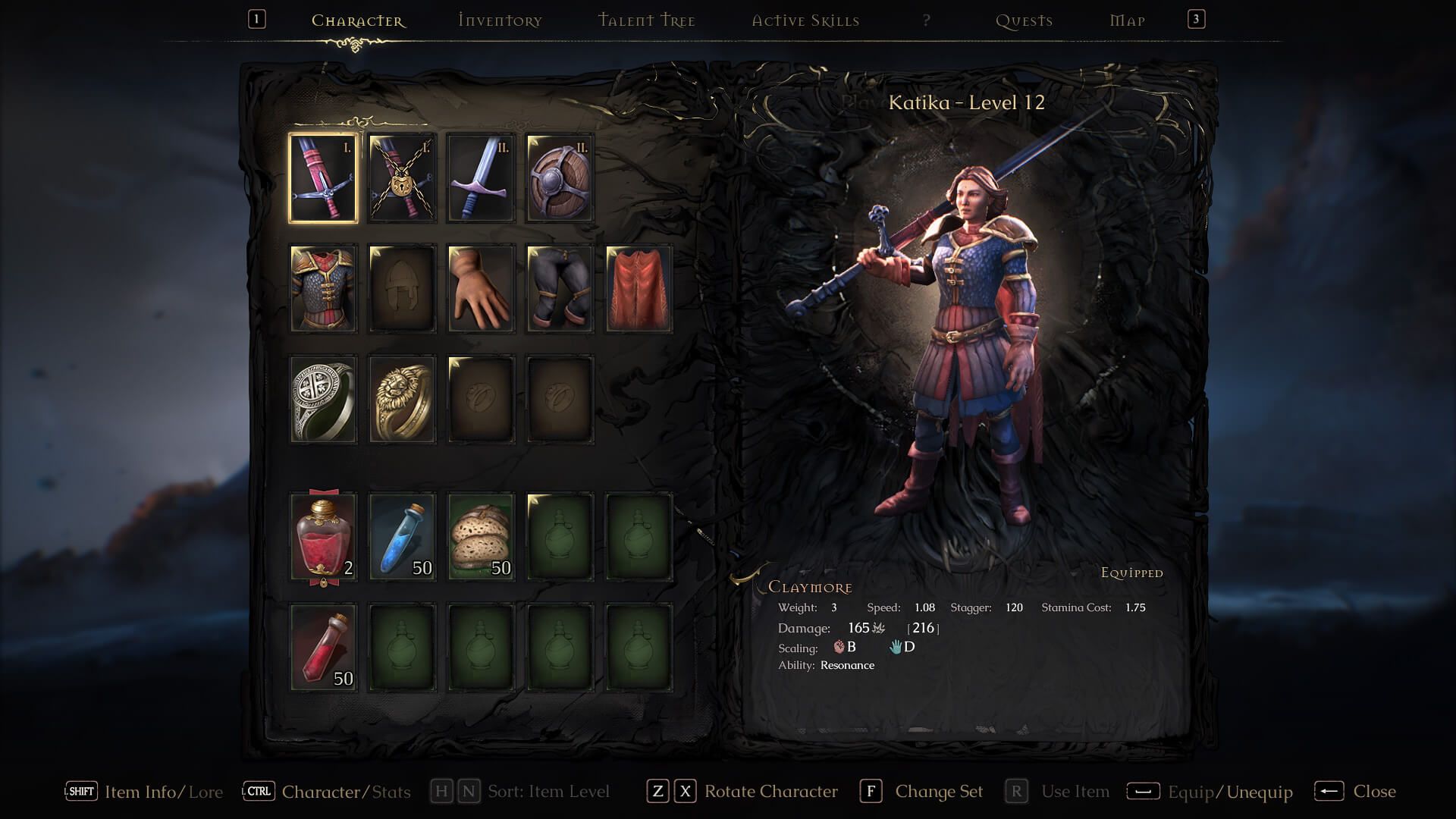Screen dimensions: 1456x819
Task: Click Change Set at the bottom bar
Action: point(939,791)
